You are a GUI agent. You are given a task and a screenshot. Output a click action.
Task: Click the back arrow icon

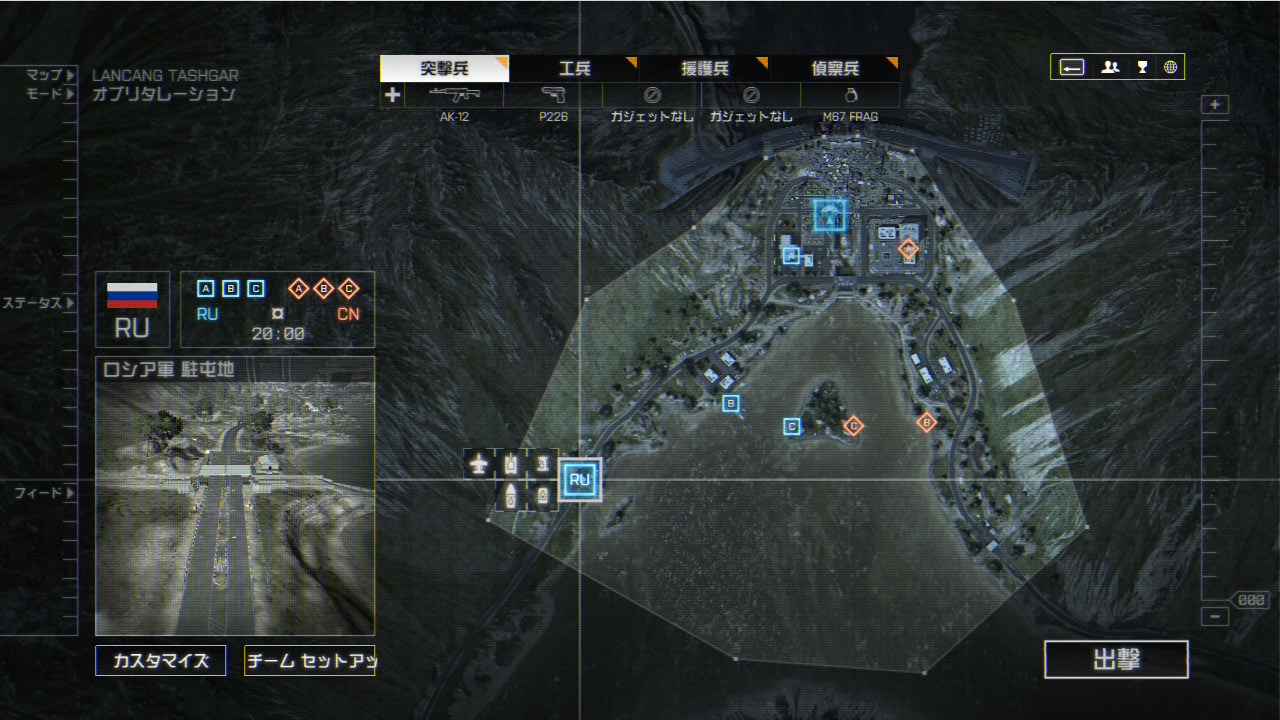pos(1072,67)
